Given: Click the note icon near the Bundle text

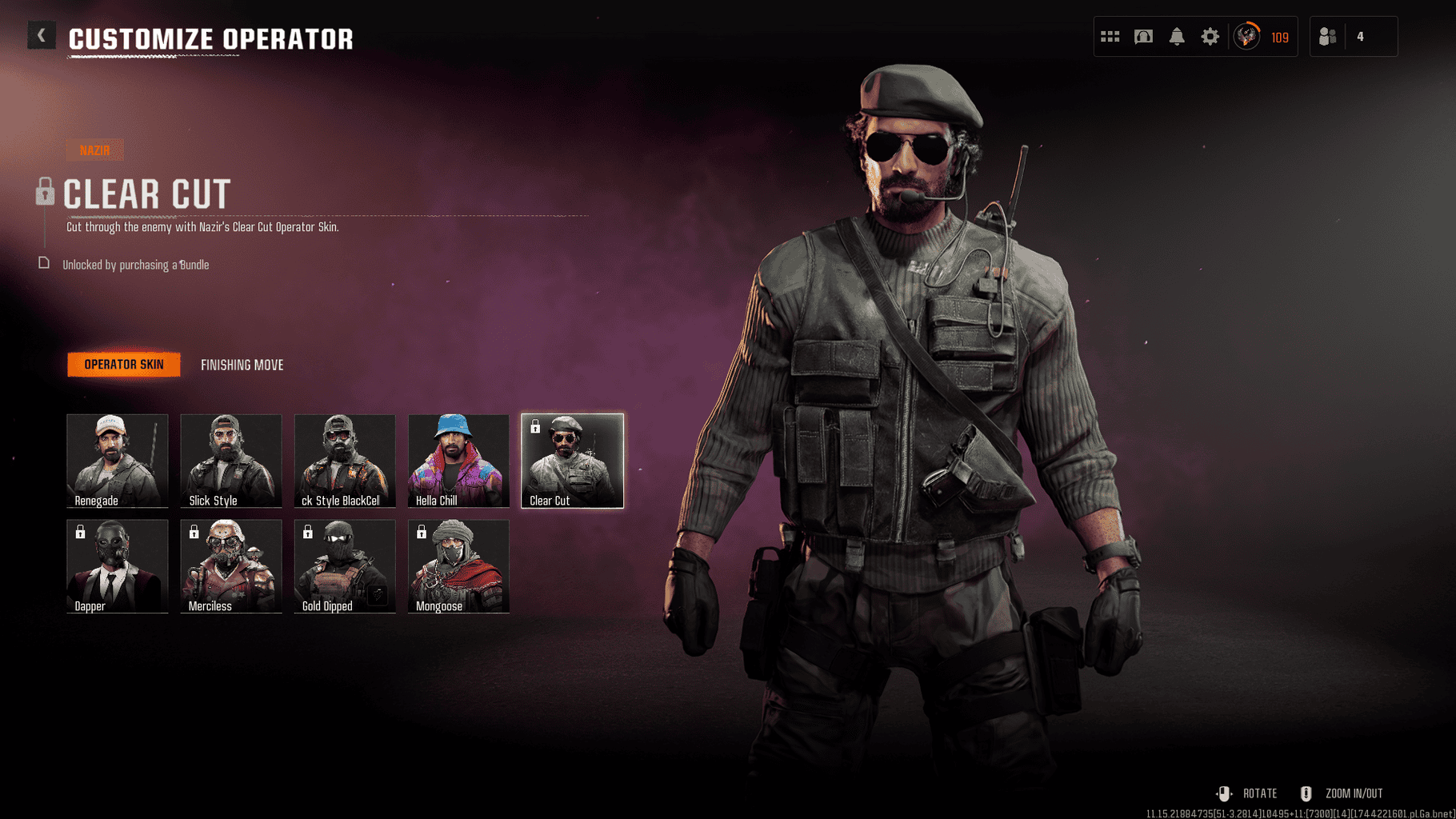Looking at the screenshot, I should tap(44, 262).
